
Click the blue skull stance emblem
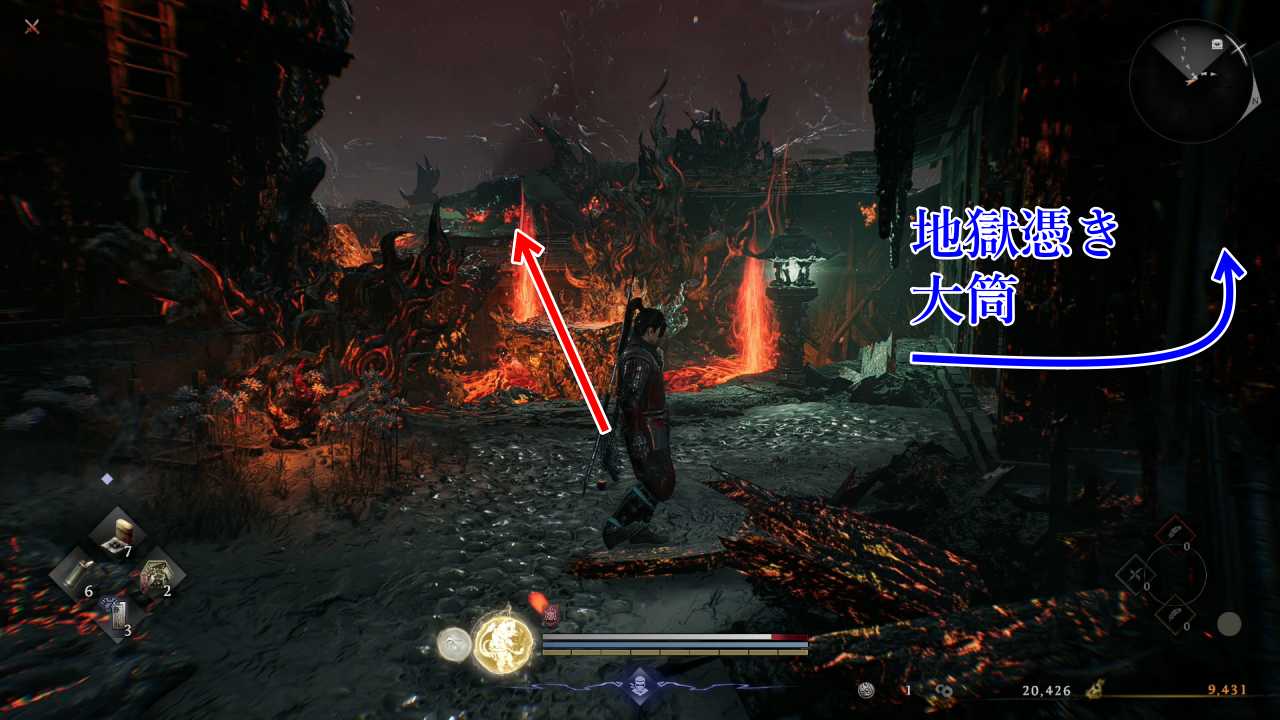[639, 685]
